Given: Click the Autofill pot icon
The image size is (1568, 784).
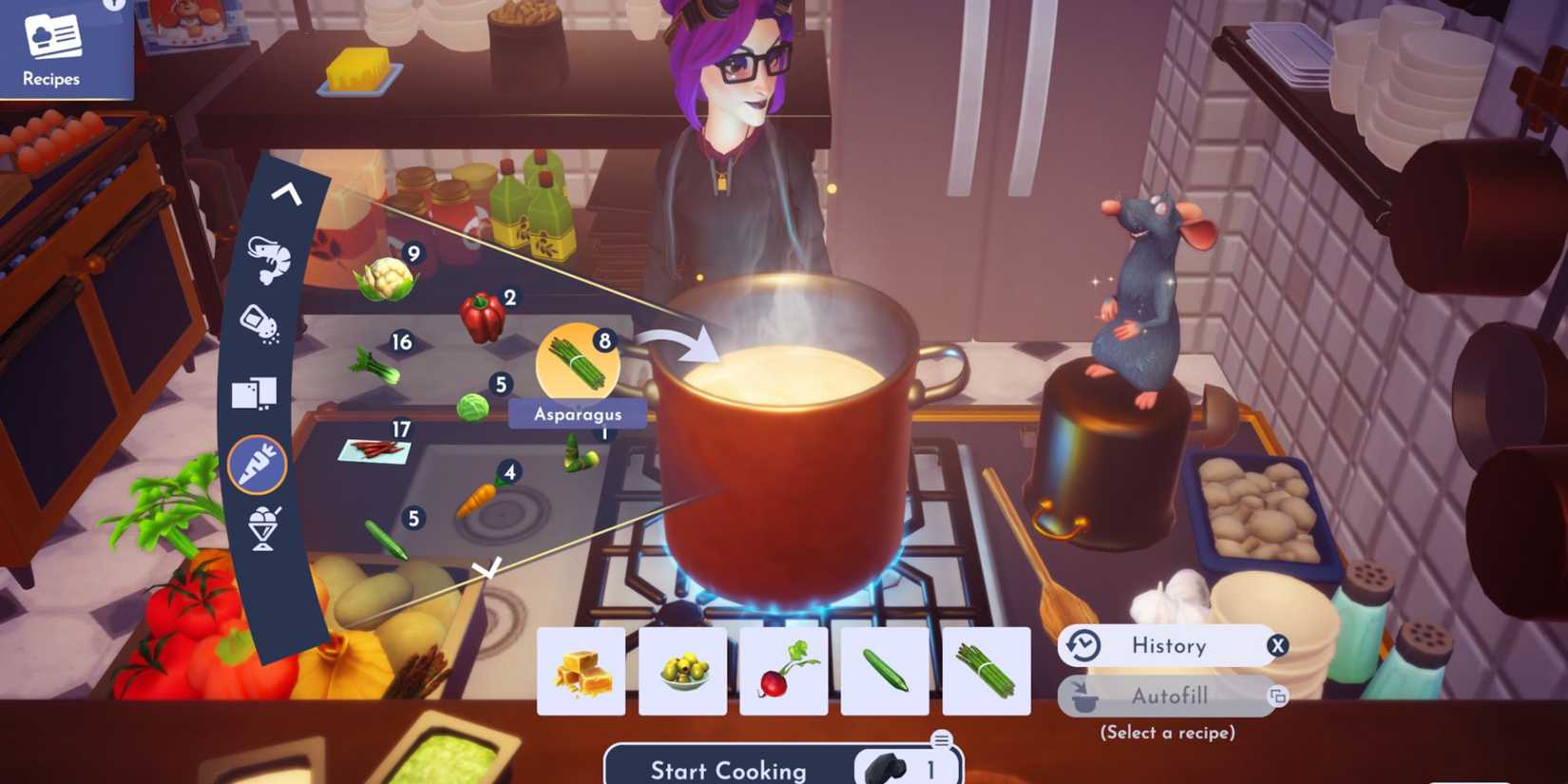Looking at the screenshot, I should 1083,697.
